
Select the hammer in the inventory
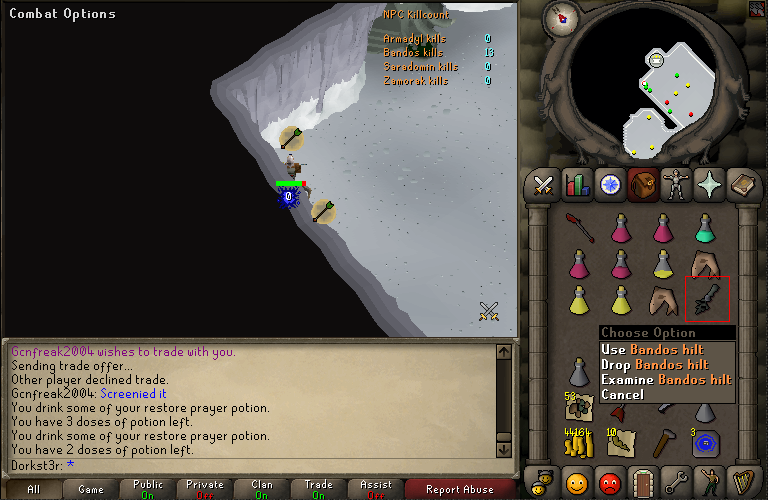point(664,441)
